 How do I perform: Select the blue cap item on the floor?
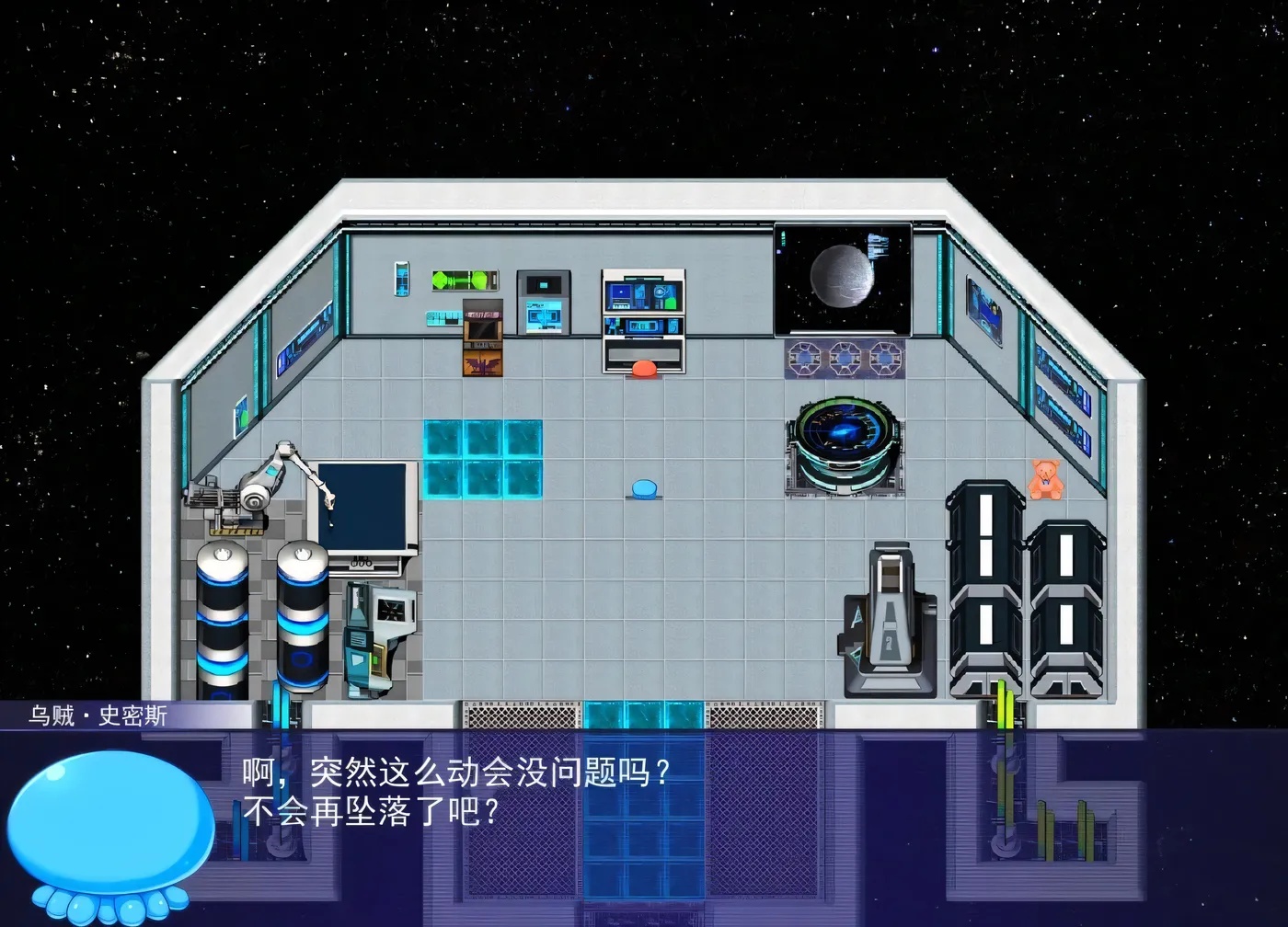(x=645, y=489)
